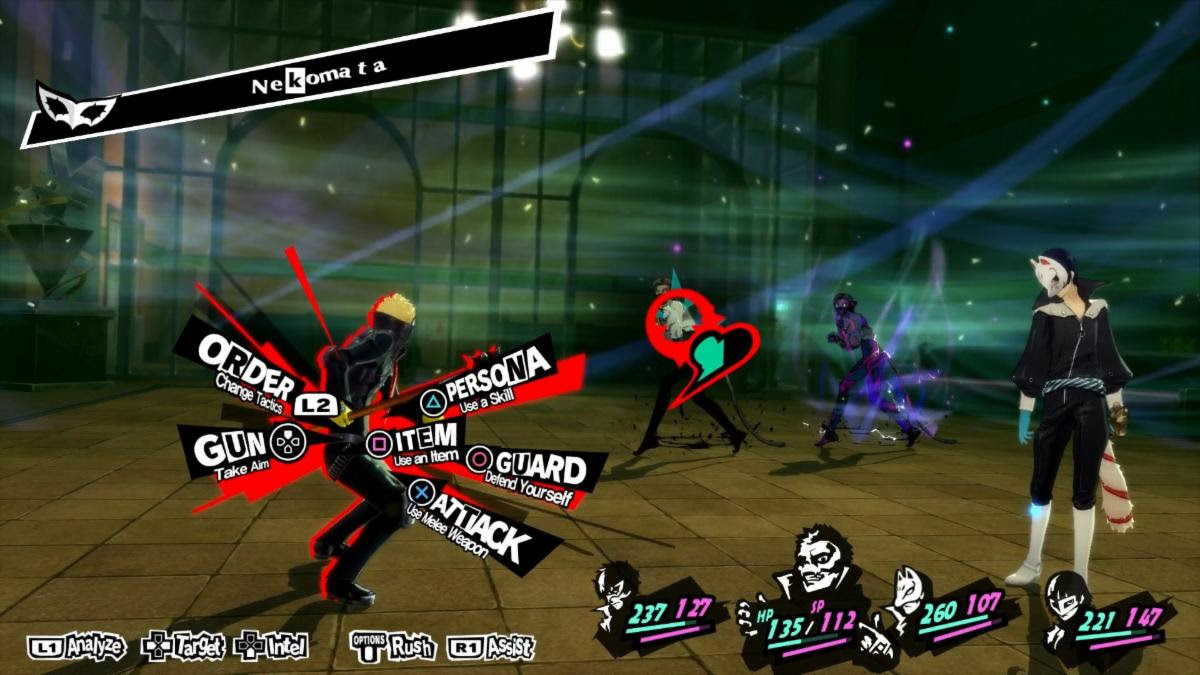The width and height of the screenshot is (1200, 675).
Task: Open the Intel option
Action: pyautogui.click(x=272, y=647)
